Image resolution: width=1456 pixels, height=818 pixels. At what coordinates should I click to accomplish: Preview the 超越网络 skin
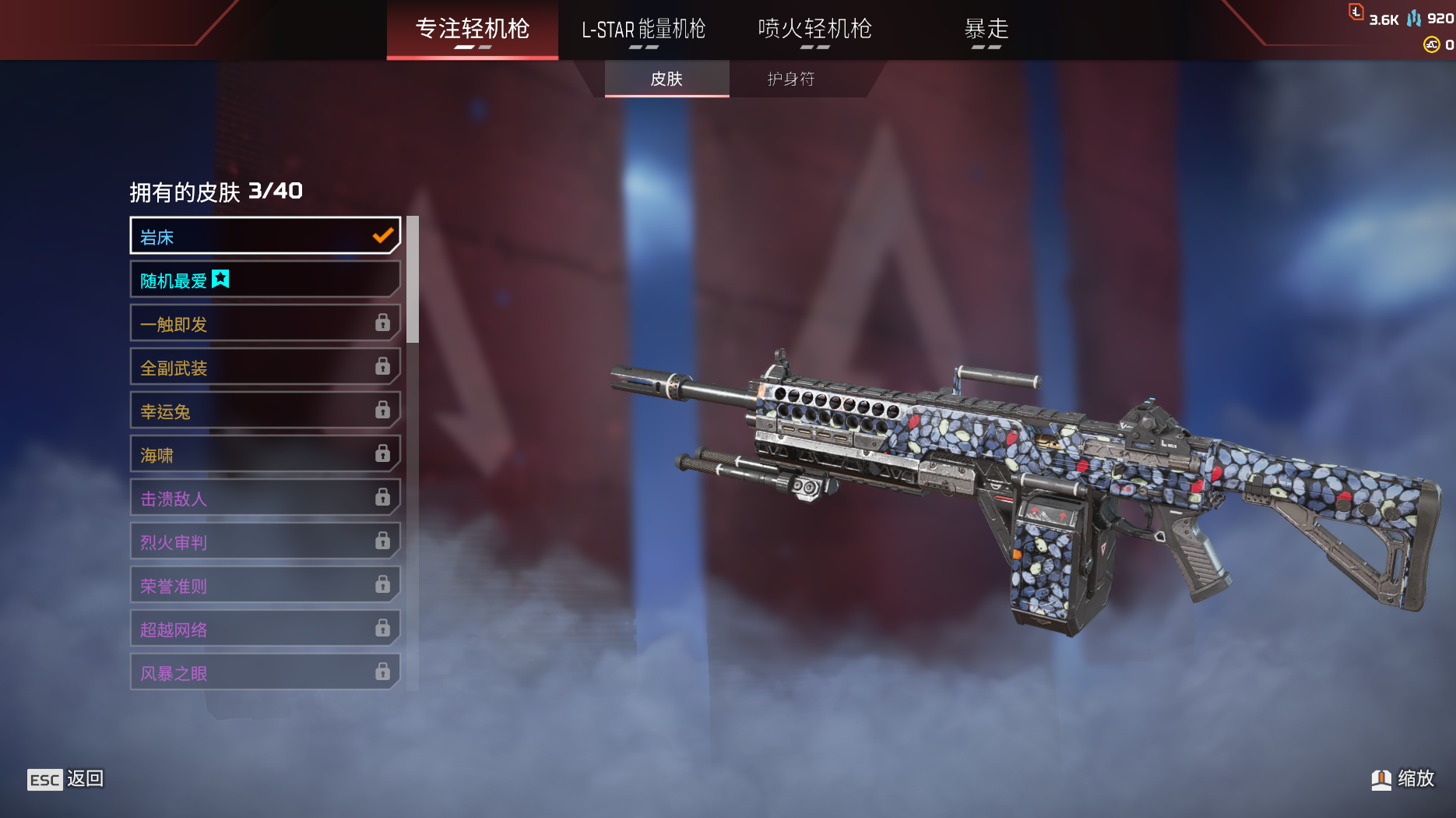coord(265,629)
